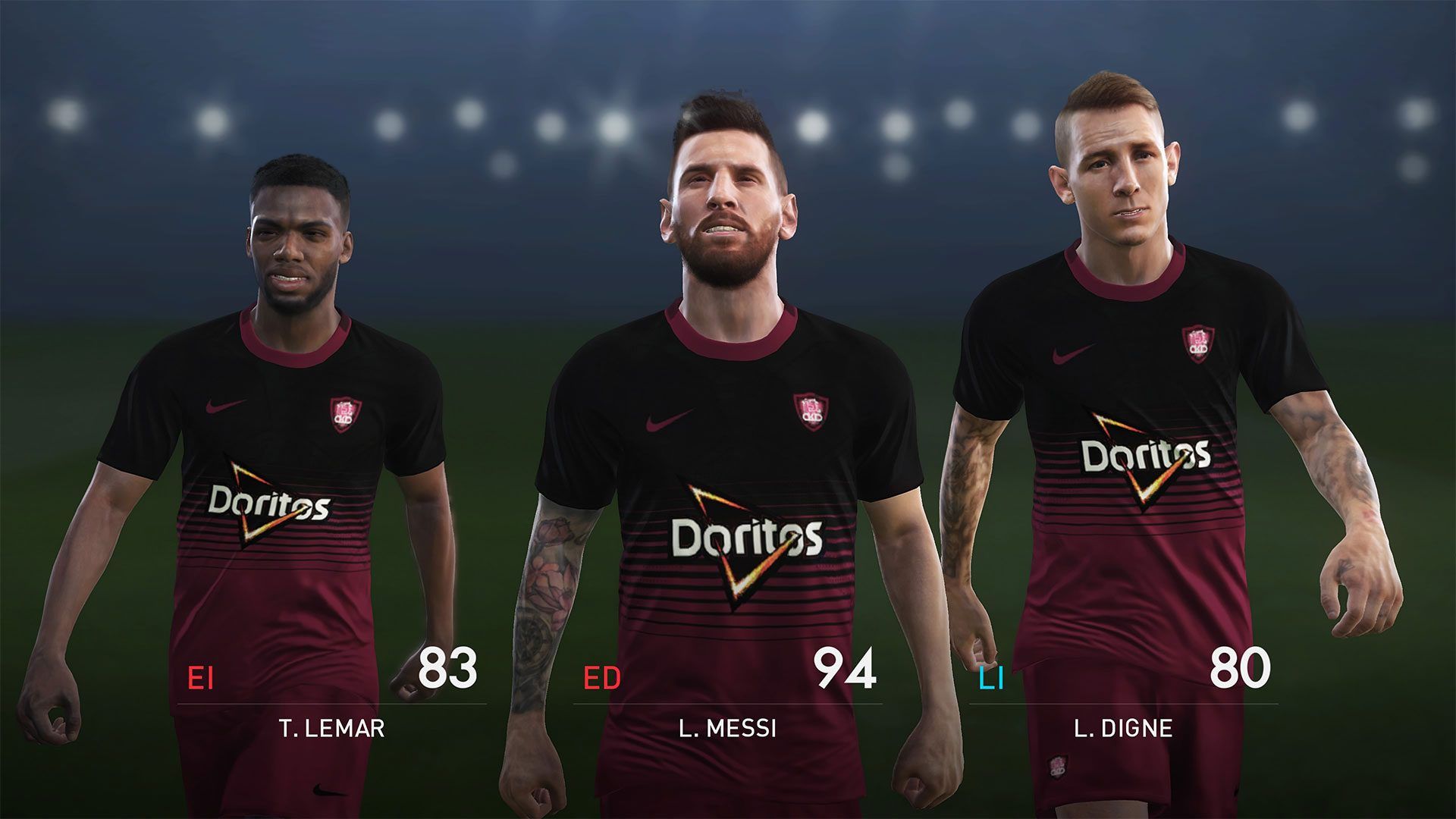Choose the L. Messi player name plate
Screen dimensions: 1456x819
(728, 729)
